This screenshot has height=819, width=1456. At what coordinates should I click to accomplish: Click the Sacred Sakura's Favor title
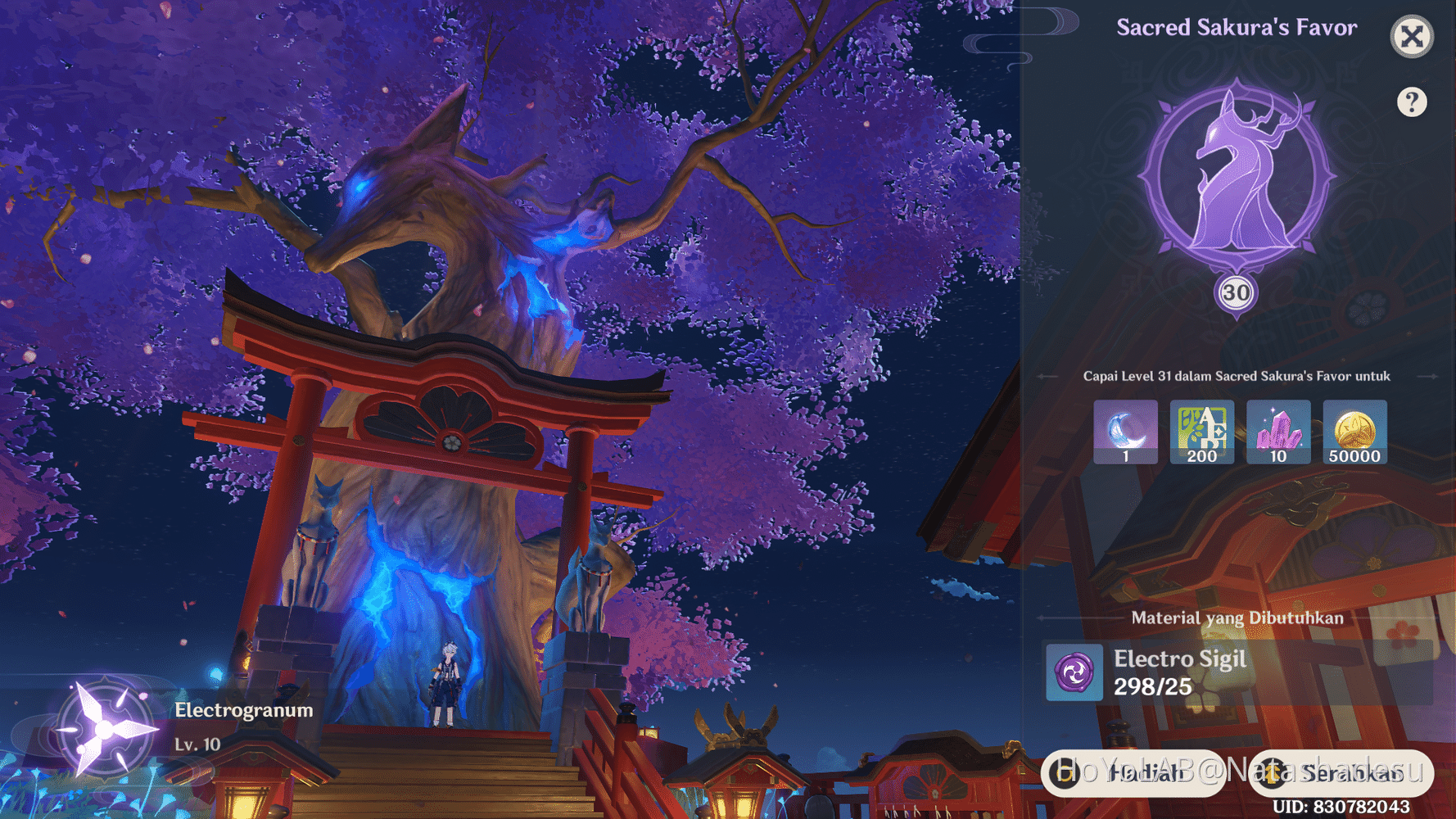1237,27
